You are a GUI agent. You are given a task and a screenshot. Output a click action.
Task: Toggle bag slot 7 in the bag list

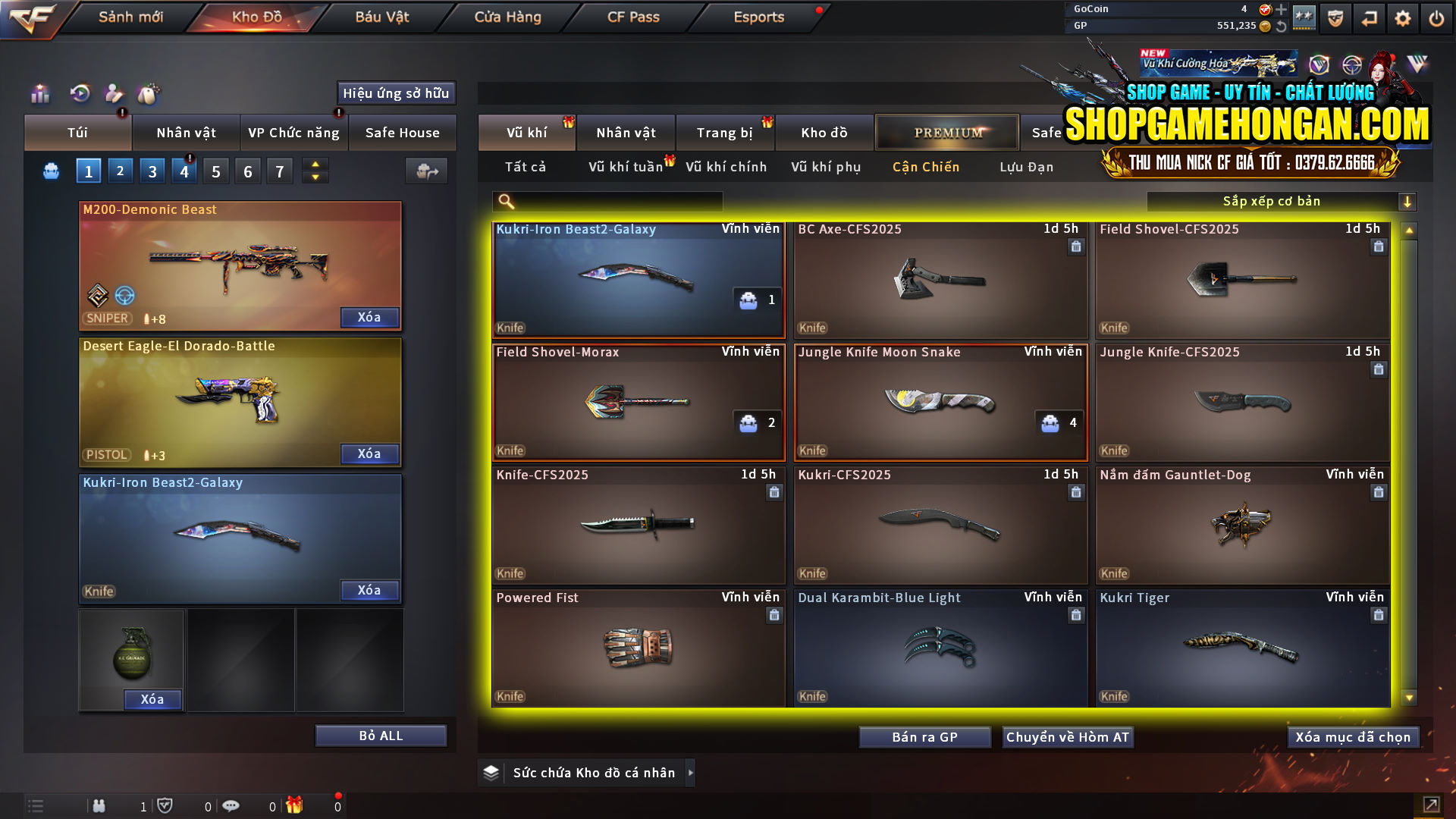pyautogui.click(x=279, y=171)
